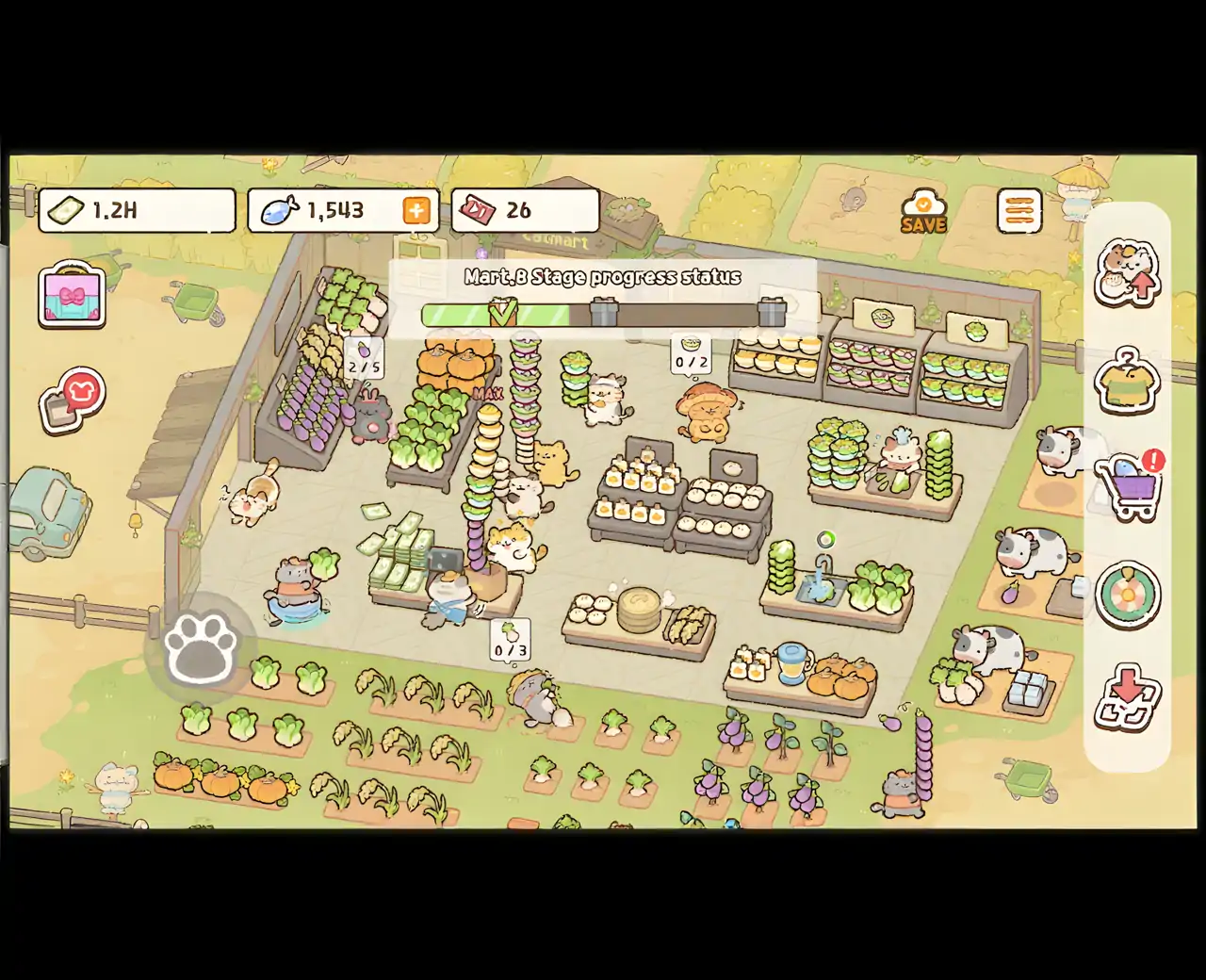Select the clothing shop speech bubble icon

(x=73, y=399)
